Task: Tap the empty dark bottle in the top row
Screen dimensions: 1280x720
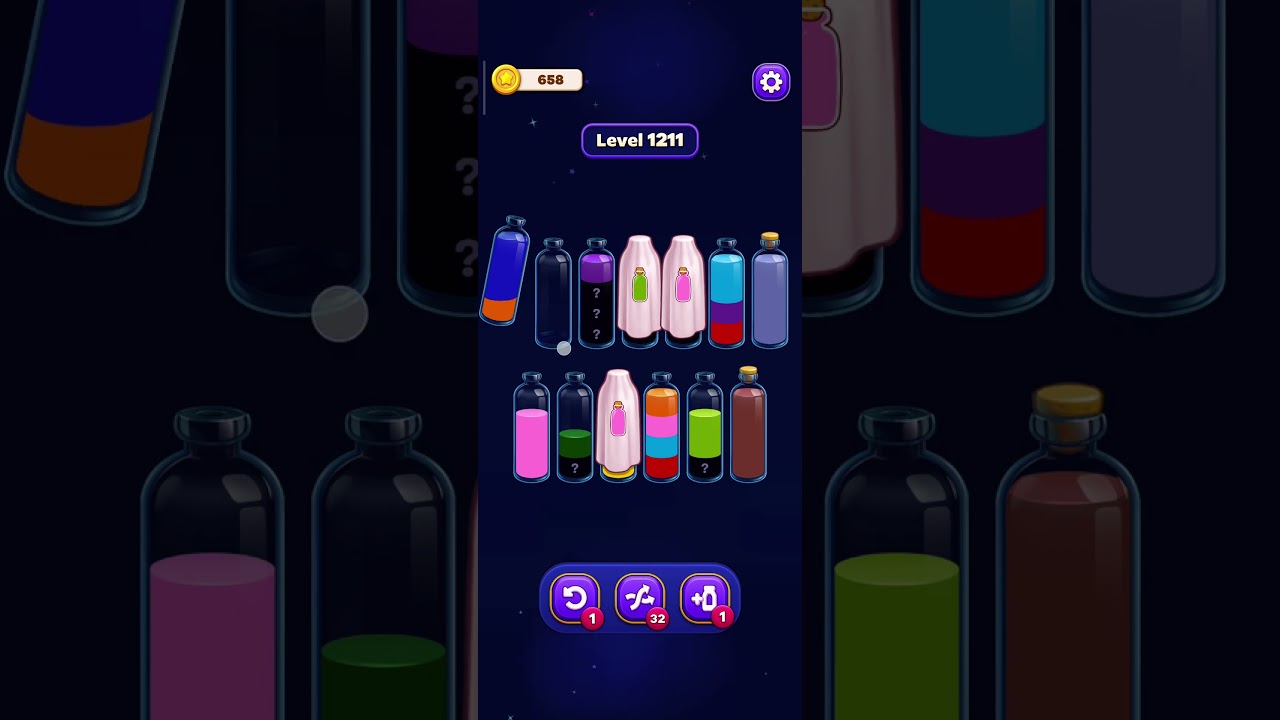Action: point(553,295)
